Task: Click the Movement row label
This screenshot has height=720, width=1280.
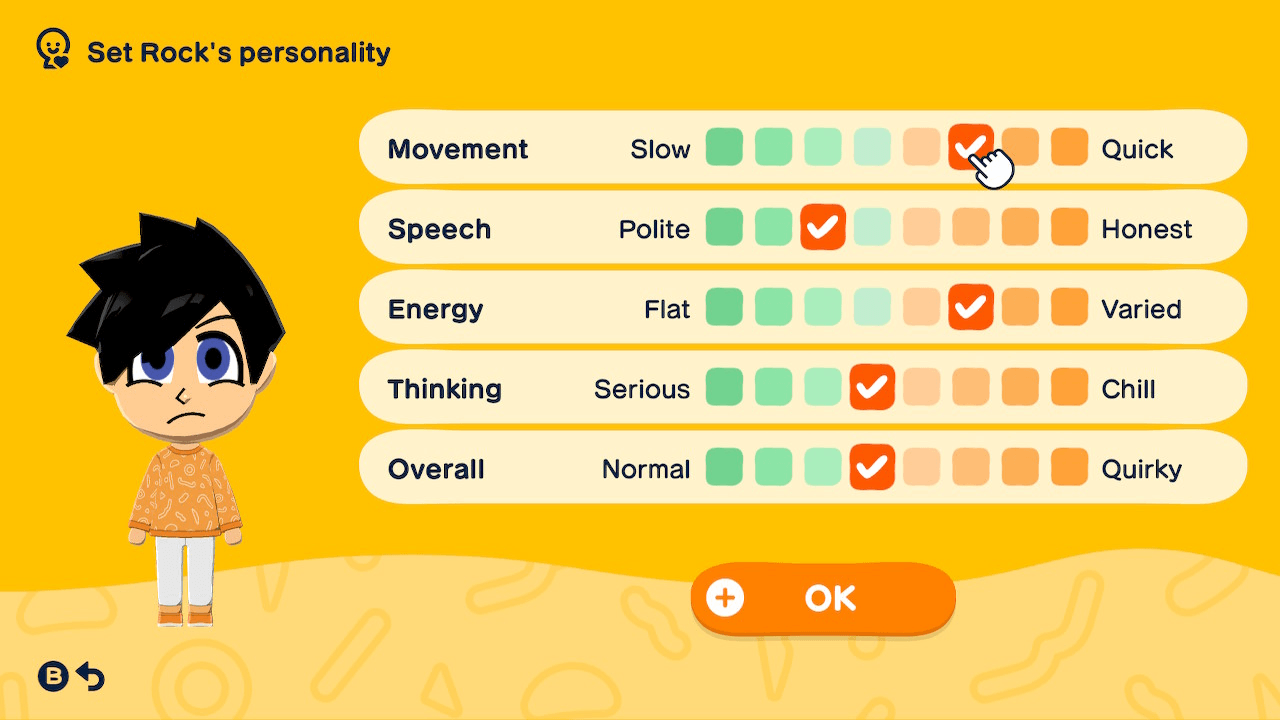Action: pyautogui.click(x=458, y=148)
